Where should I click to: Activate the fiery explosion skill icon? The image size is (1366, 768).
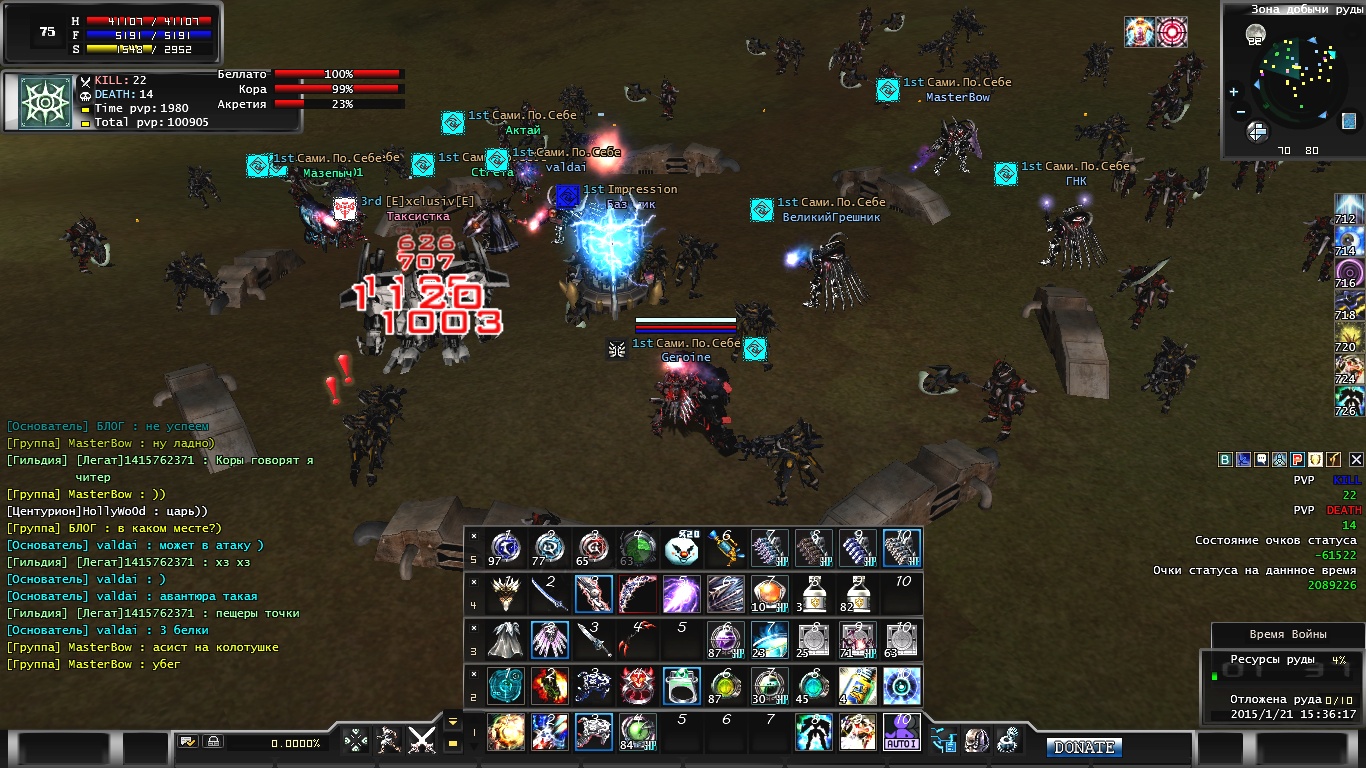pos(505,732)
